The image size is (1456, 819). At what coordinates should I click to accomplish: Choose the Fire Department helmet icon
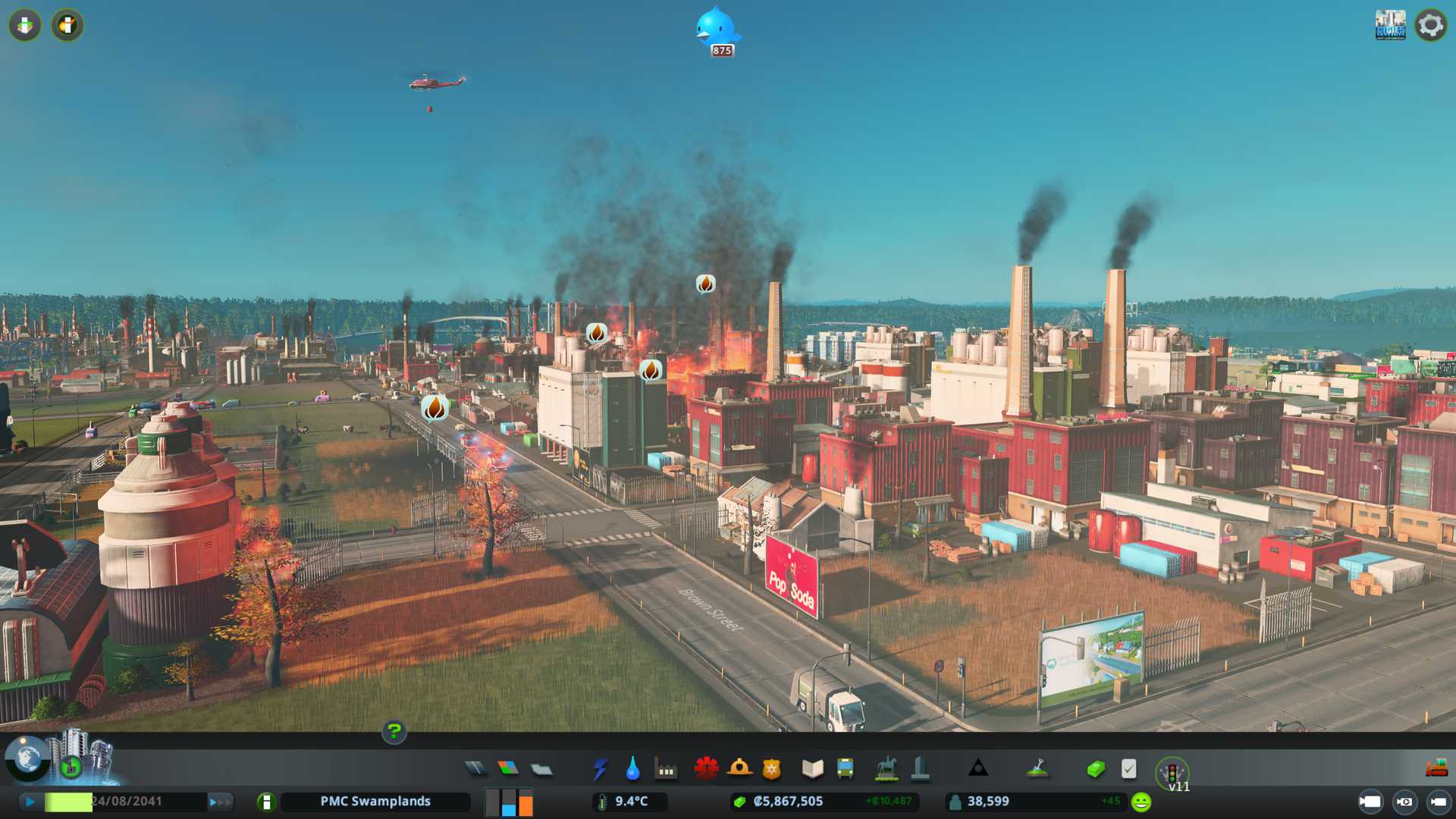coord(739,769)
